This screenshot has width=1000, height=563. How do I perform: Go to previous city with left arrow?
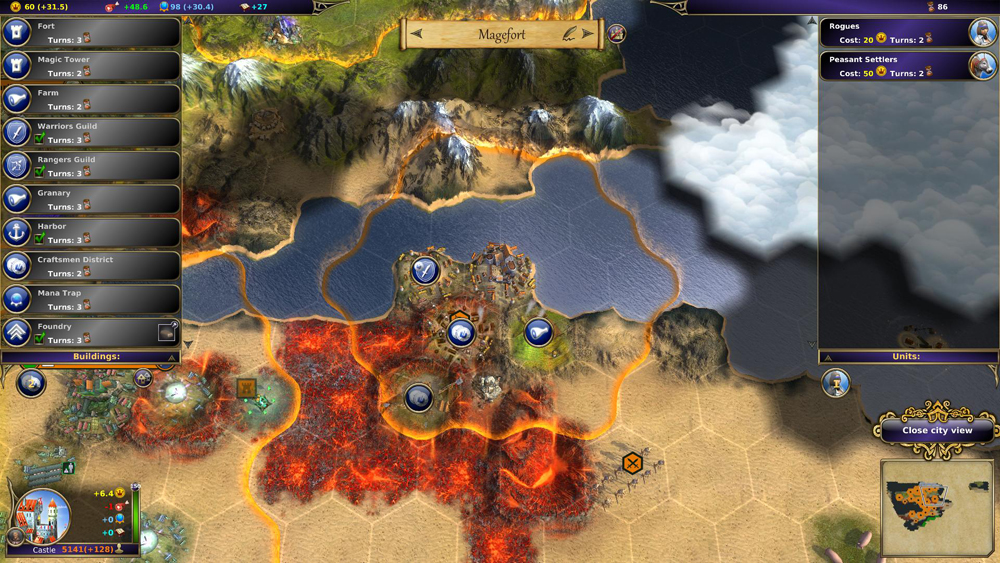pos(417,35)
